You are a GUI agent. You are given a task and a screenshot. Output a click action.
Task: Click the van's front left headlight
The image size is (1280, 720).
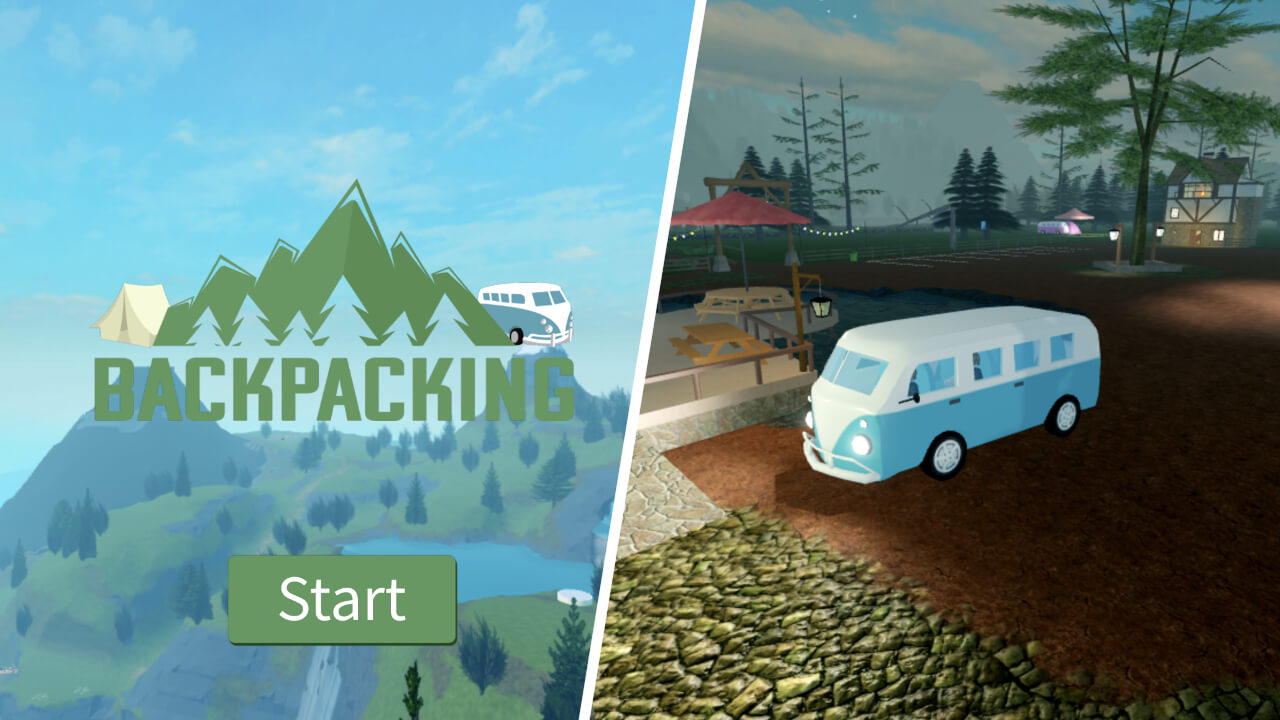[860, 445]
